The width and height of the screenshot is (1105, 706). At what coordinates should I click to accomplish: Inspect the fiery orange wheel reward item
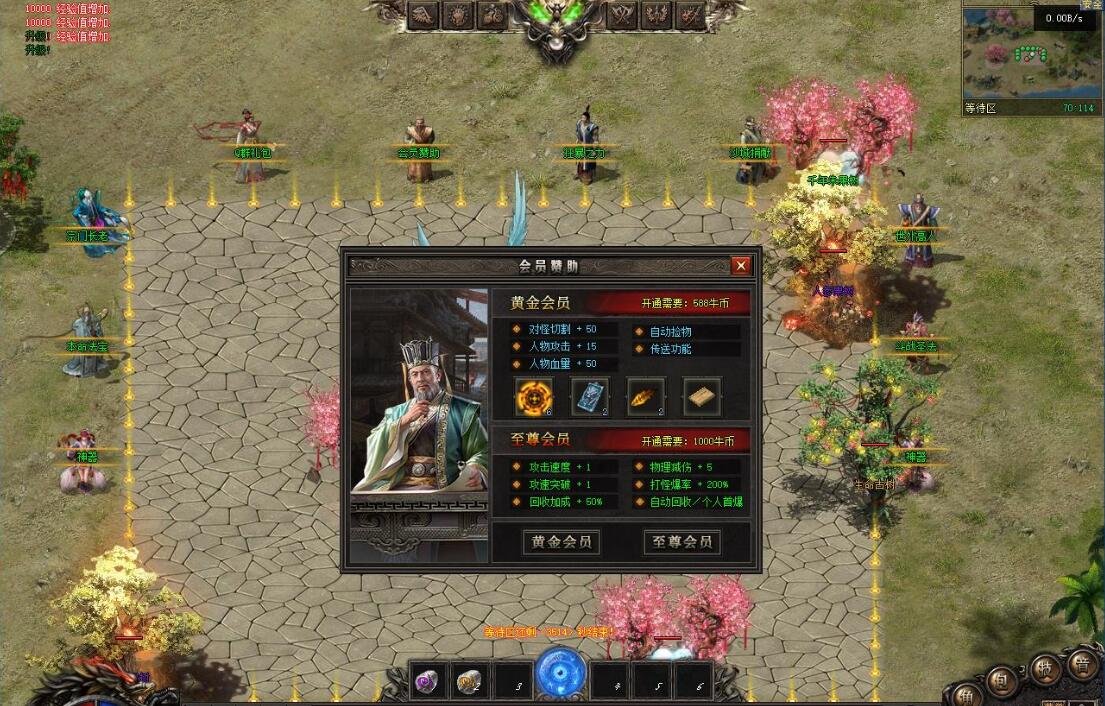coord(534,397)
